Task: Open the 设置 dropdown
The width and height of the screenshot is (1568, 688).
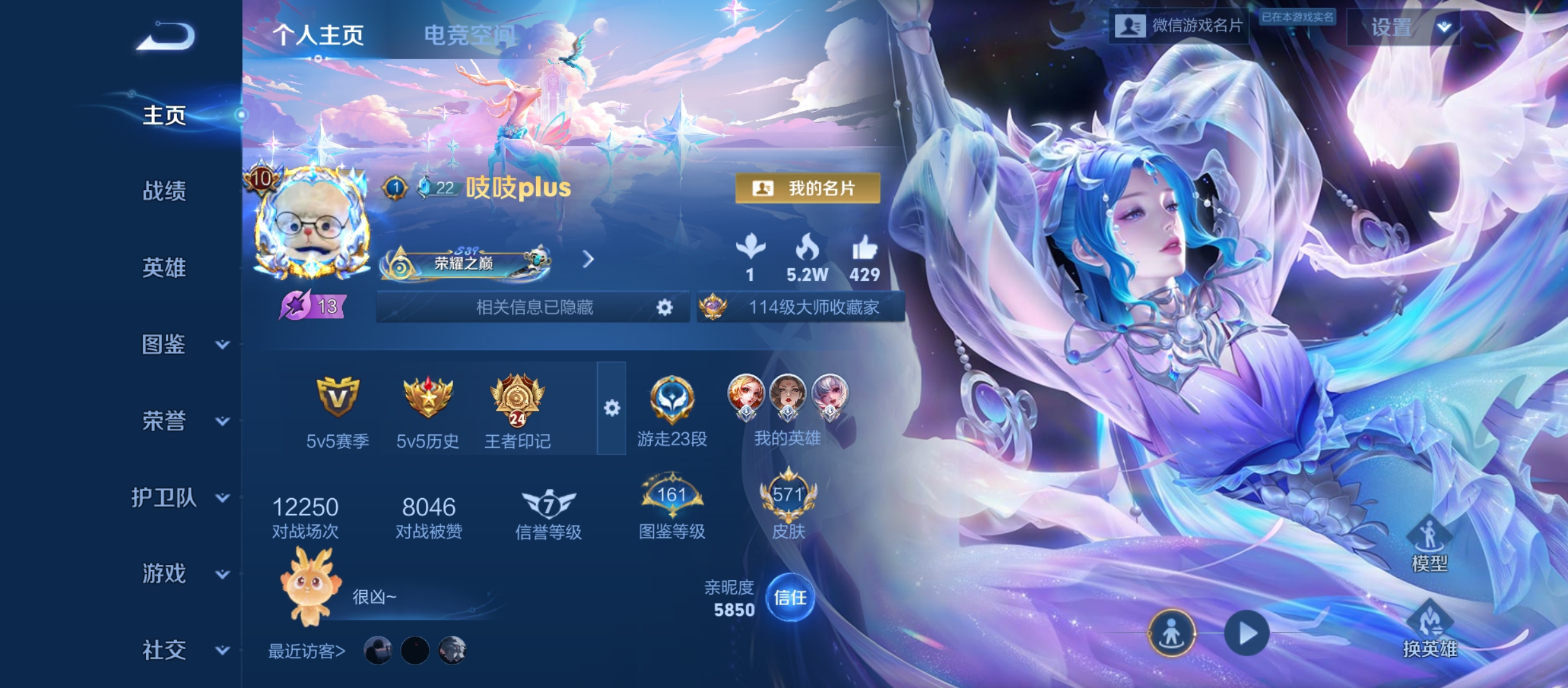Action: (x=1404, y=27)
